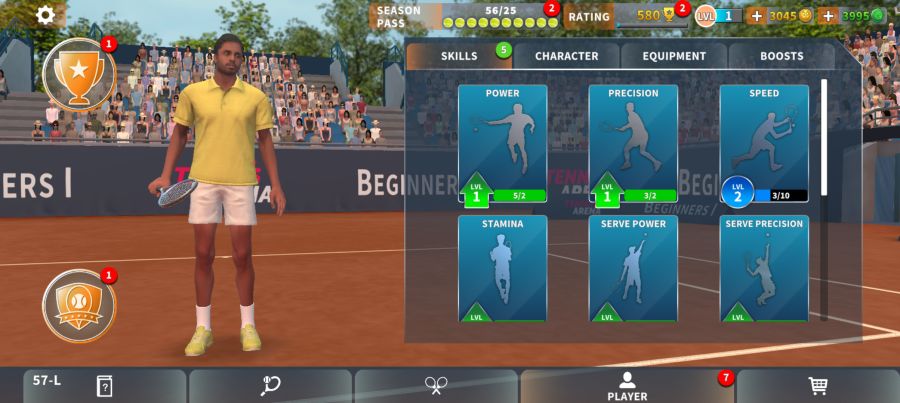The width and height of the screenshot is (900, 403).
Task: Open the shop cart in bottom bar
Action: click(818, 386)
